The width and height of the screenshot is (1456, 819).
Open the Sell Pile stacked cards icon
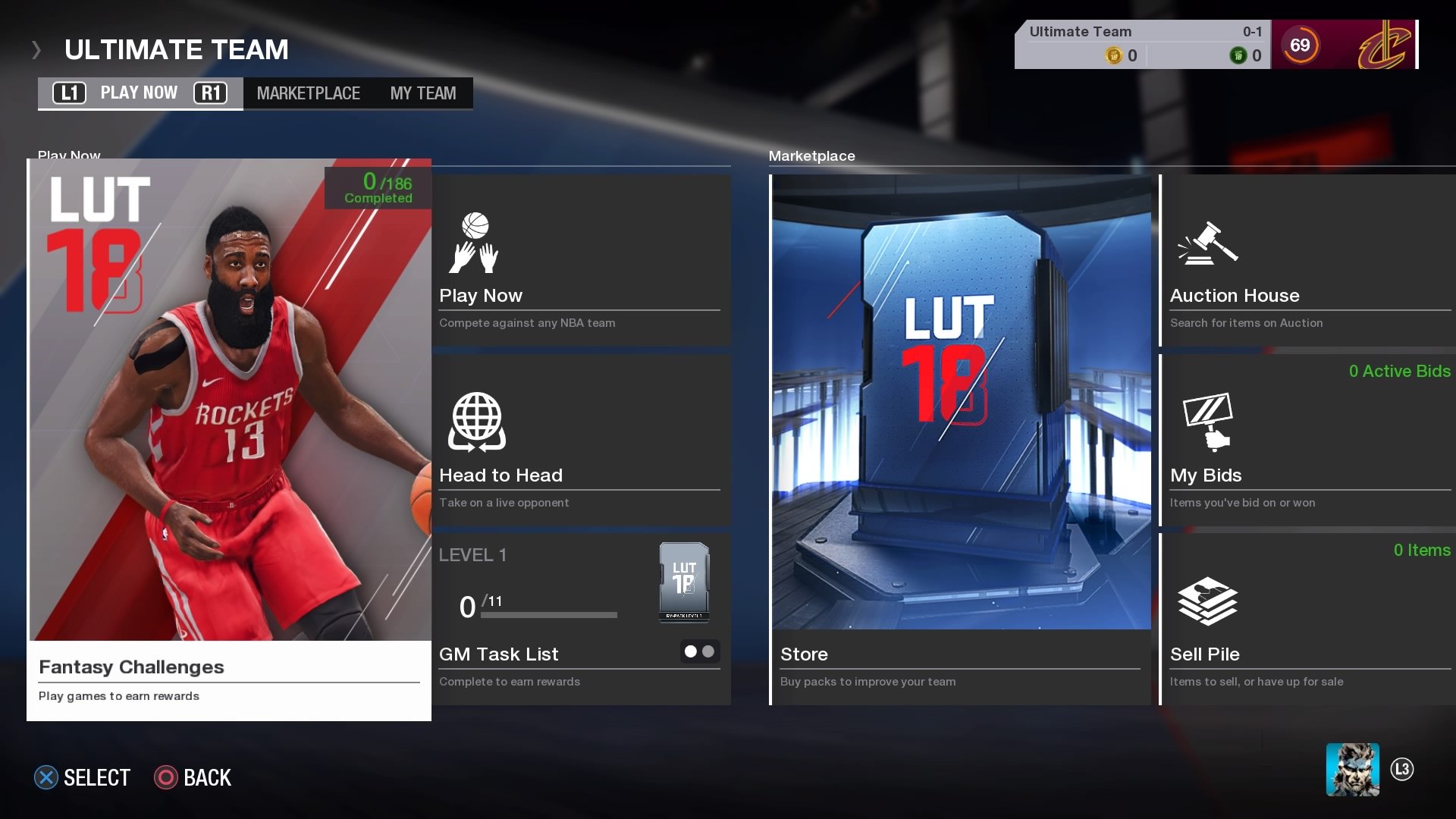point(1207,601)
